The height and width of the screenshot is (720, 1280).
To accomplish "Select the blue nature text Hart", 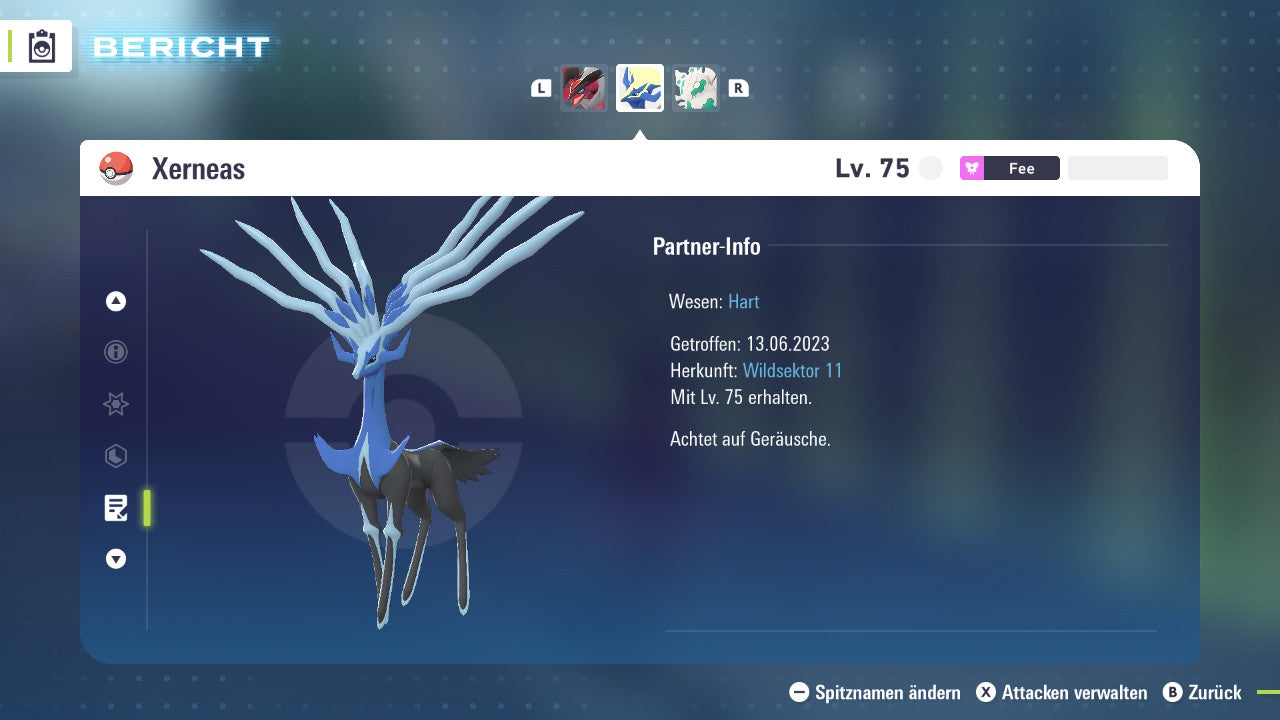I will tap(744, 301).
